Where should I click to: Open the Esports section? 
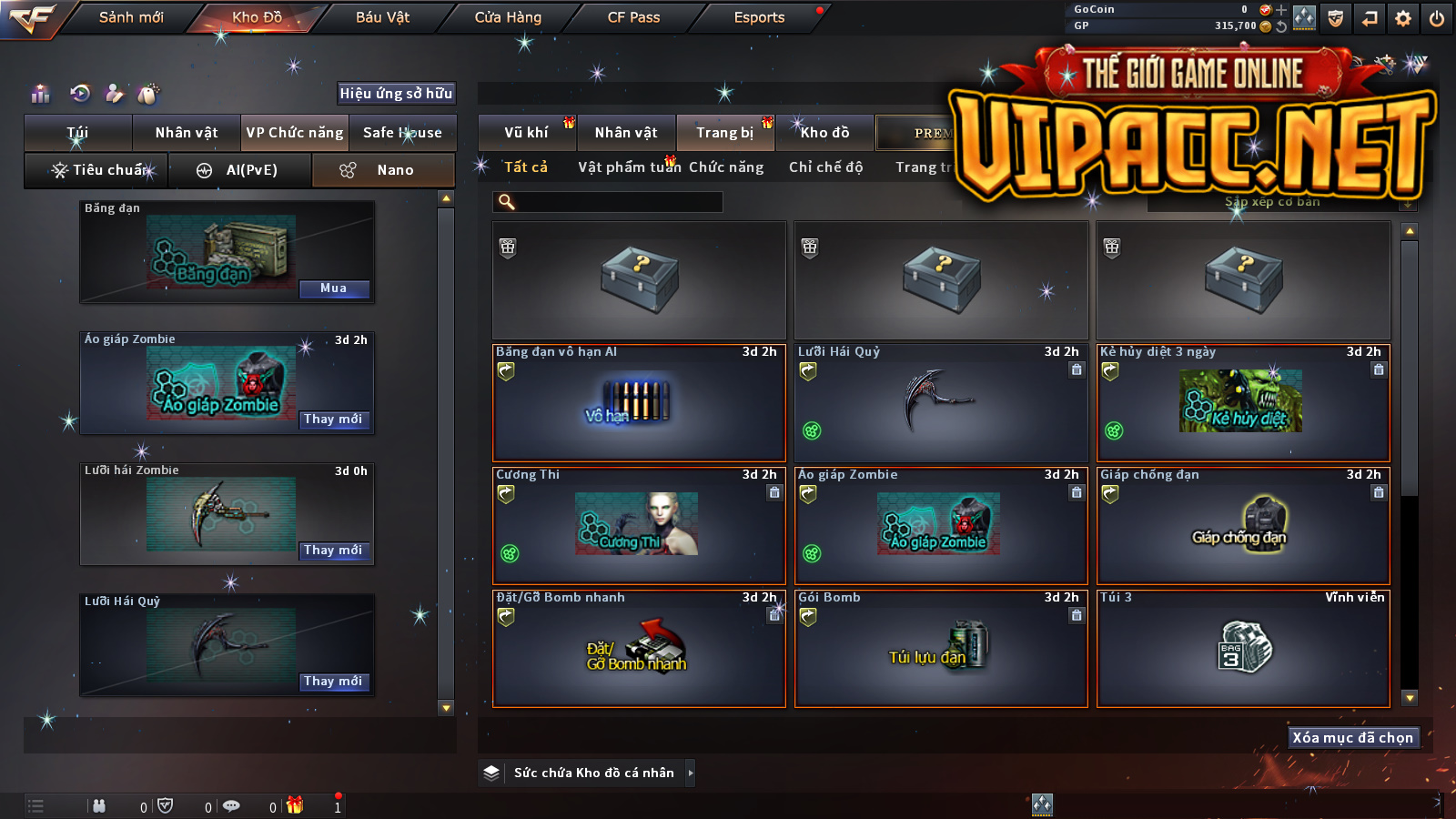[x=759, y=17]
